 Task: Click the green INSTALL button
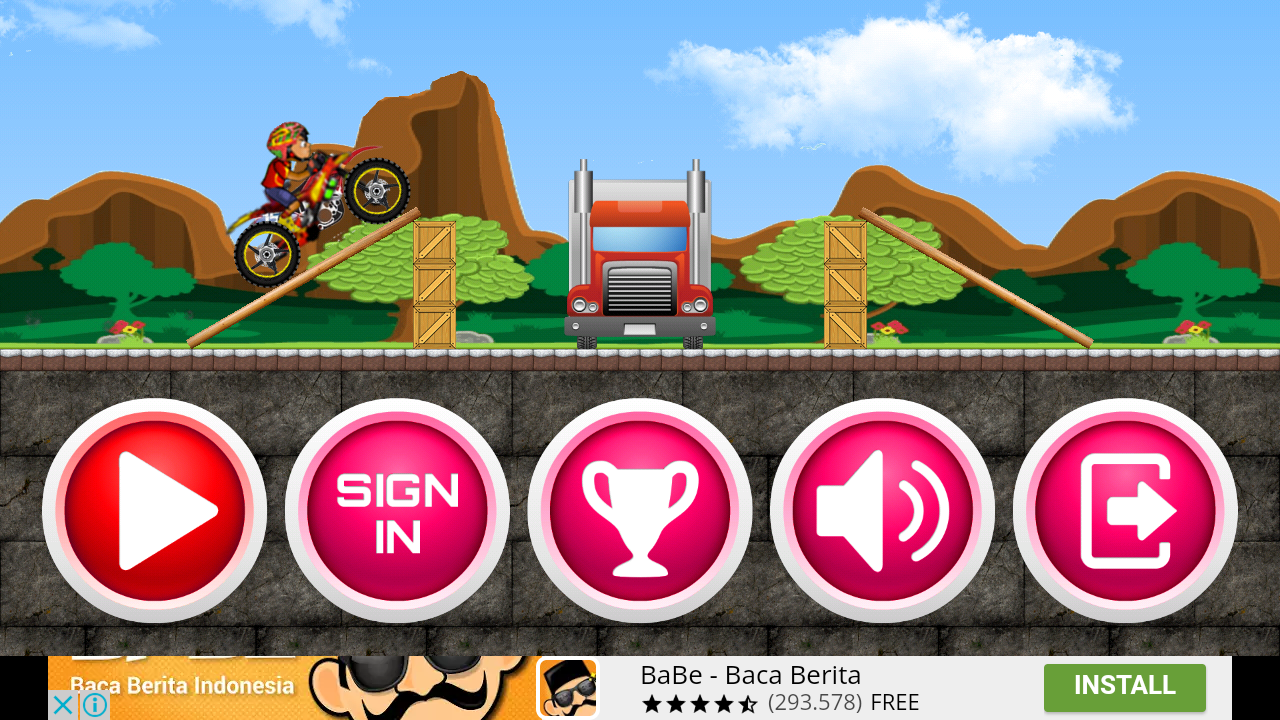[1124, 687]
